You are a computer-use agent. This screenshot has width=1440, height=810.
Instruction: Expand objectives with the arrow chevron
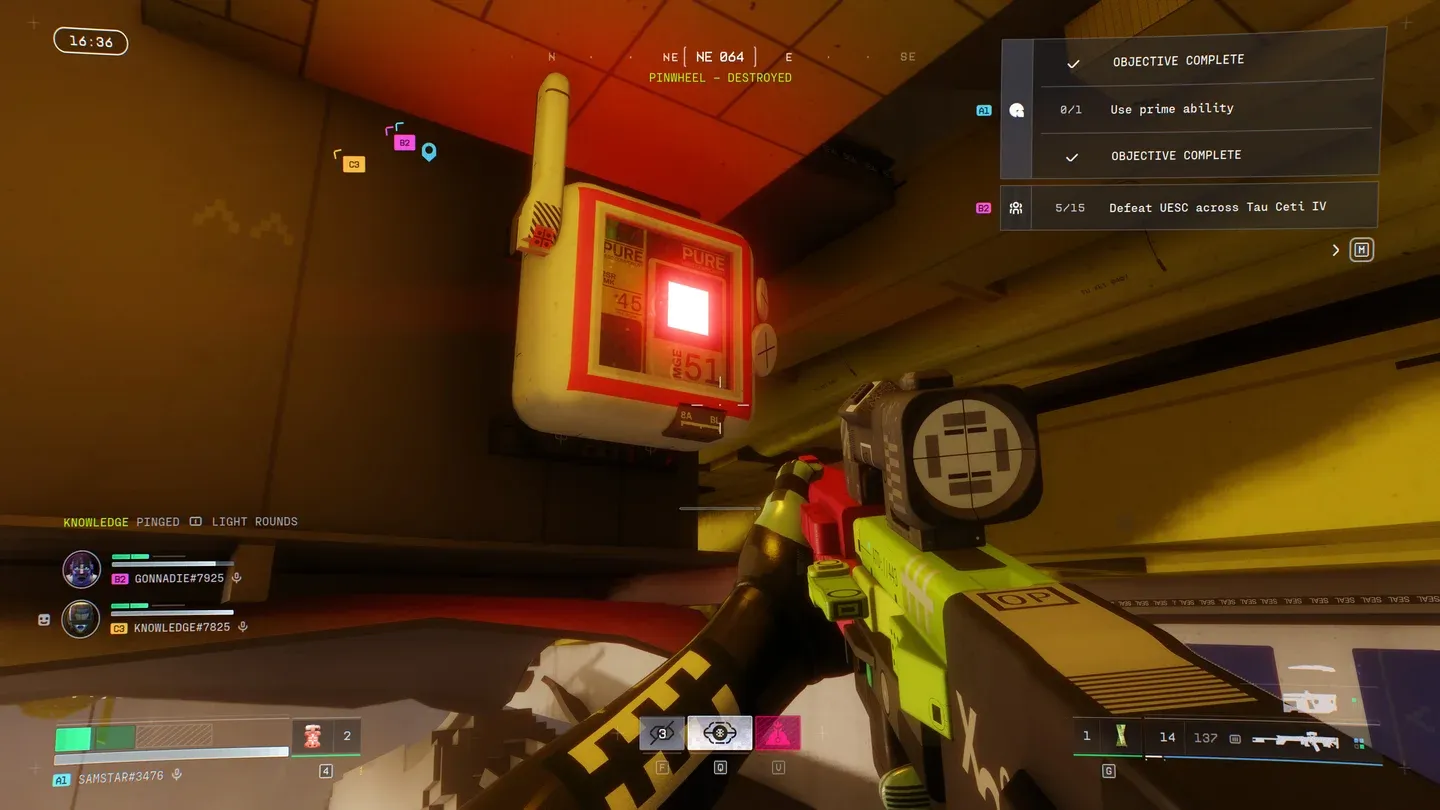pos(1335,250)
